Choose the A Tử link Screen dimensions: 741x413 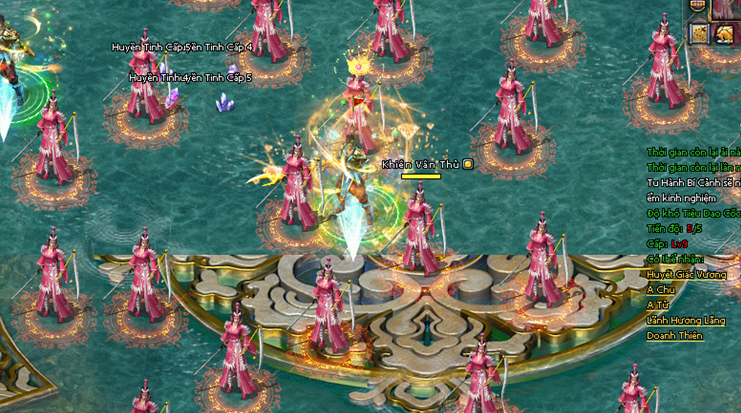point(658,305)
